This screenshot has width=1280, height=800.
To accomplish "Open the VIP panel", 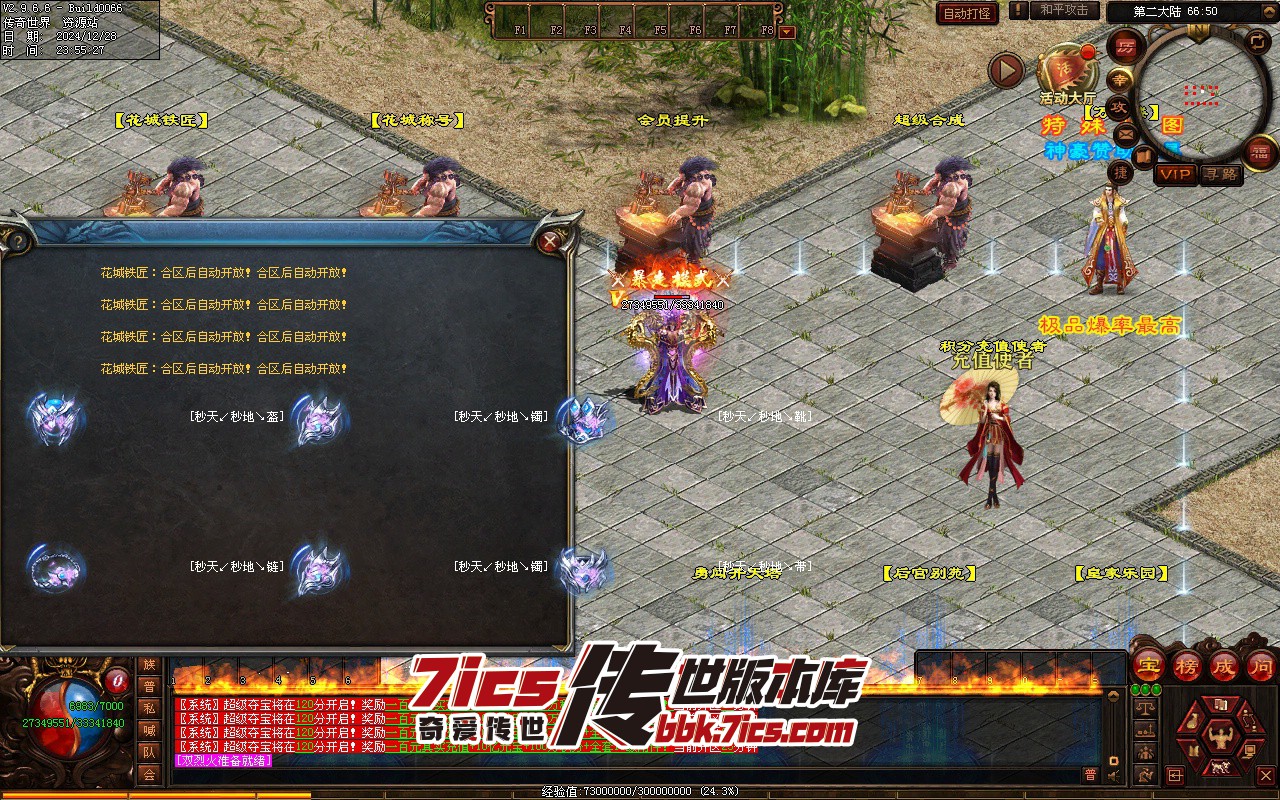I will 1176,174.
